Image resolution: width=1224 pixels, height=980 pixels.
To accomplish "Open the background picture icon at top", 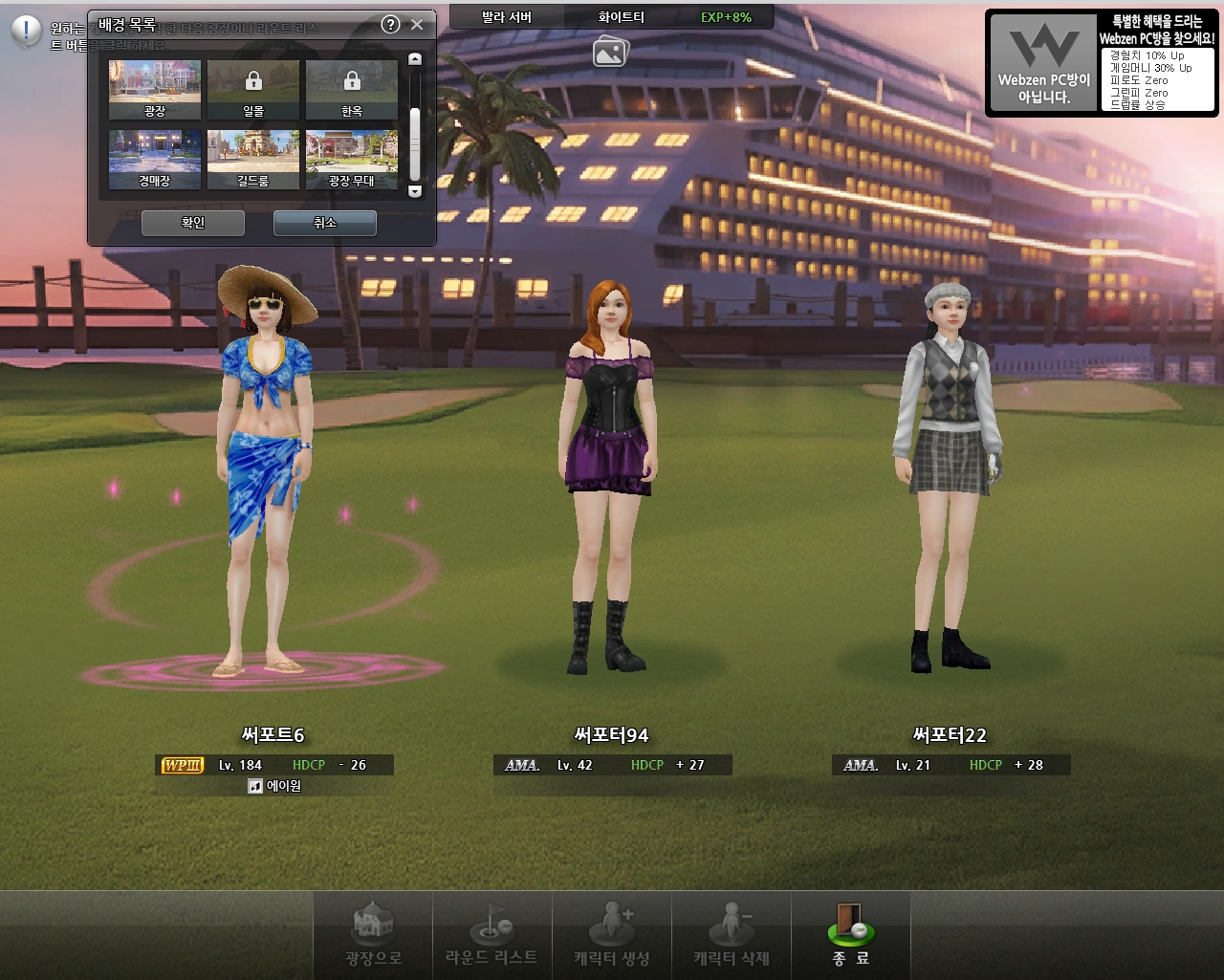I will tap(610, 52).
